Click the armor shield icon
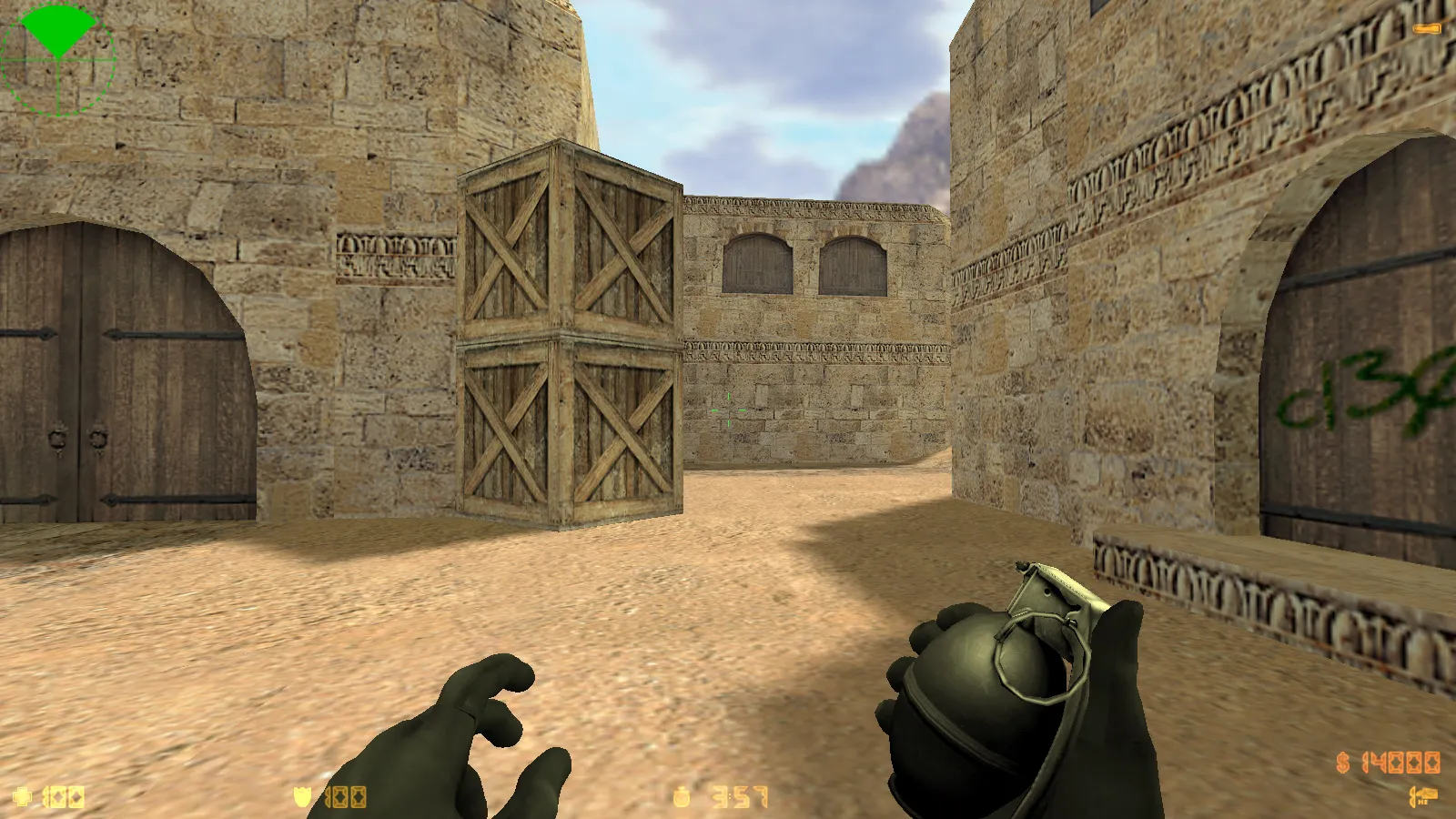 point(300,796)
